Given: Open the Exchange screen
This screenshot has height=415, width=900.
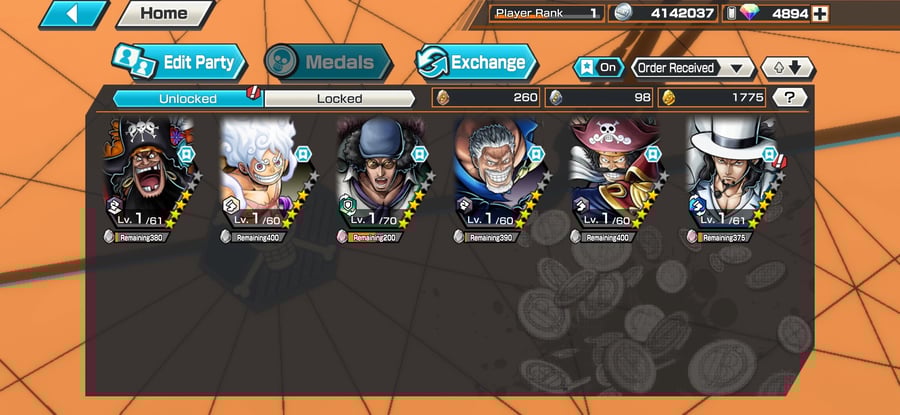Looking at the screenshot, I should (474, 62).
